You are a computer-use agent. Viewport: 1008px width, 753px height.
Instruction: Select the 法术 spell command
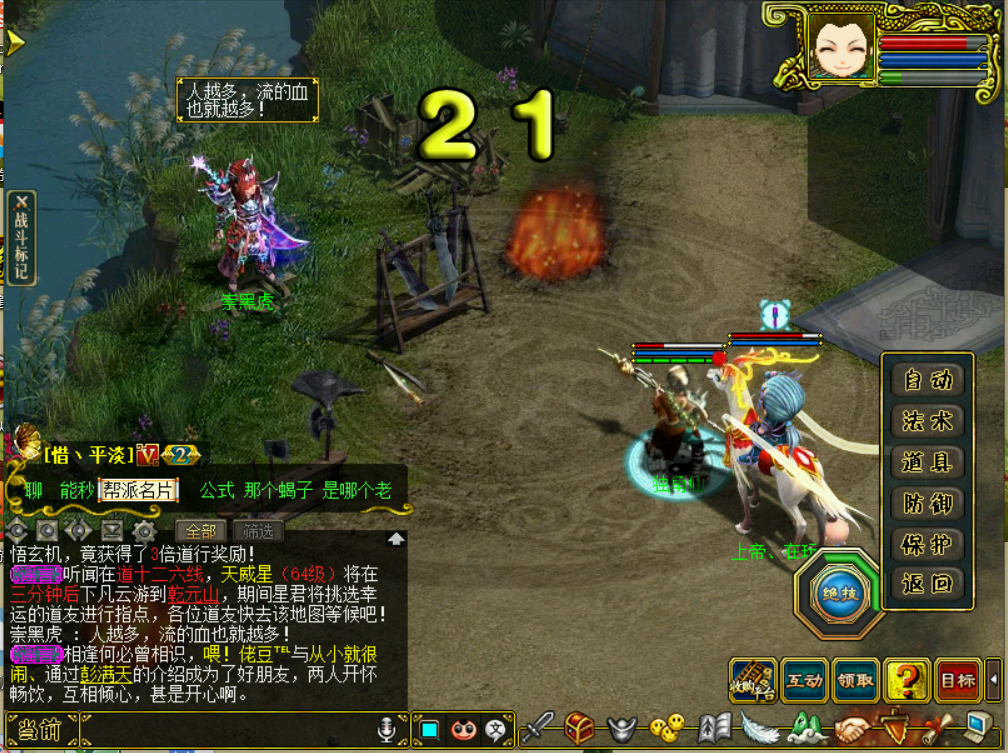[x=927, y=421]
